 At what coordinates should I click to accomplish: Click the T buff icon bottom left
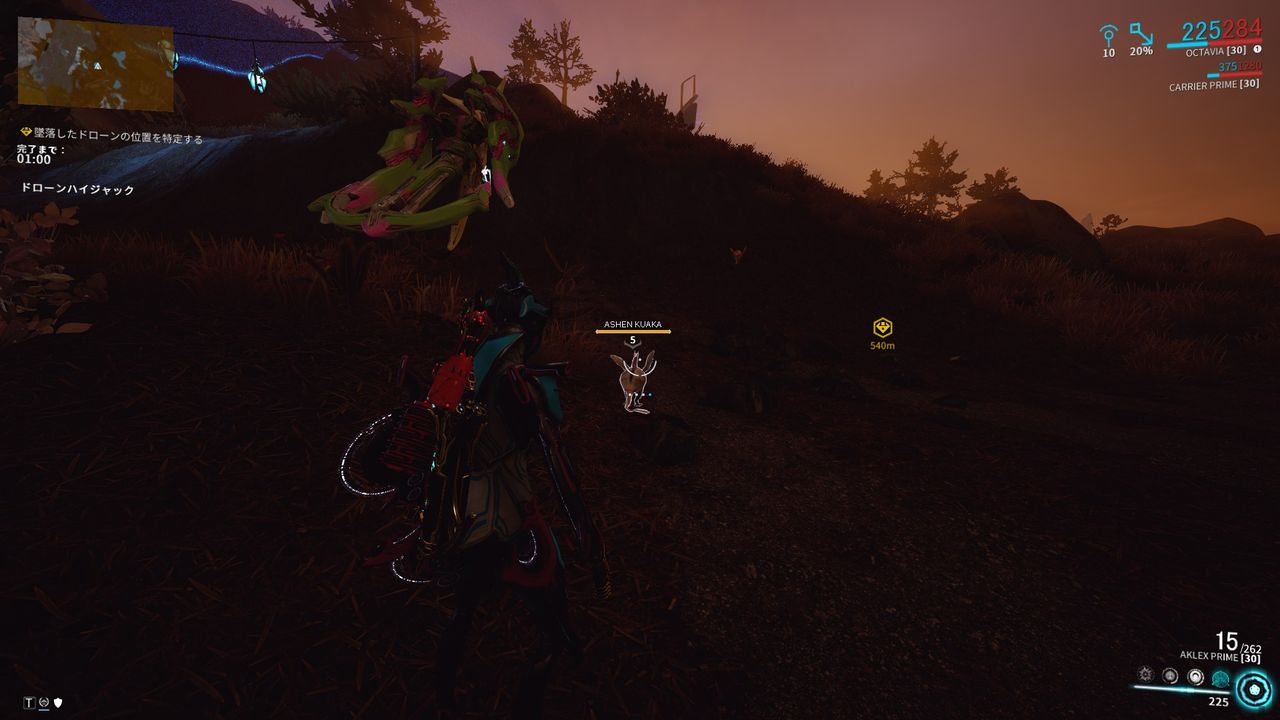point(31,703)
